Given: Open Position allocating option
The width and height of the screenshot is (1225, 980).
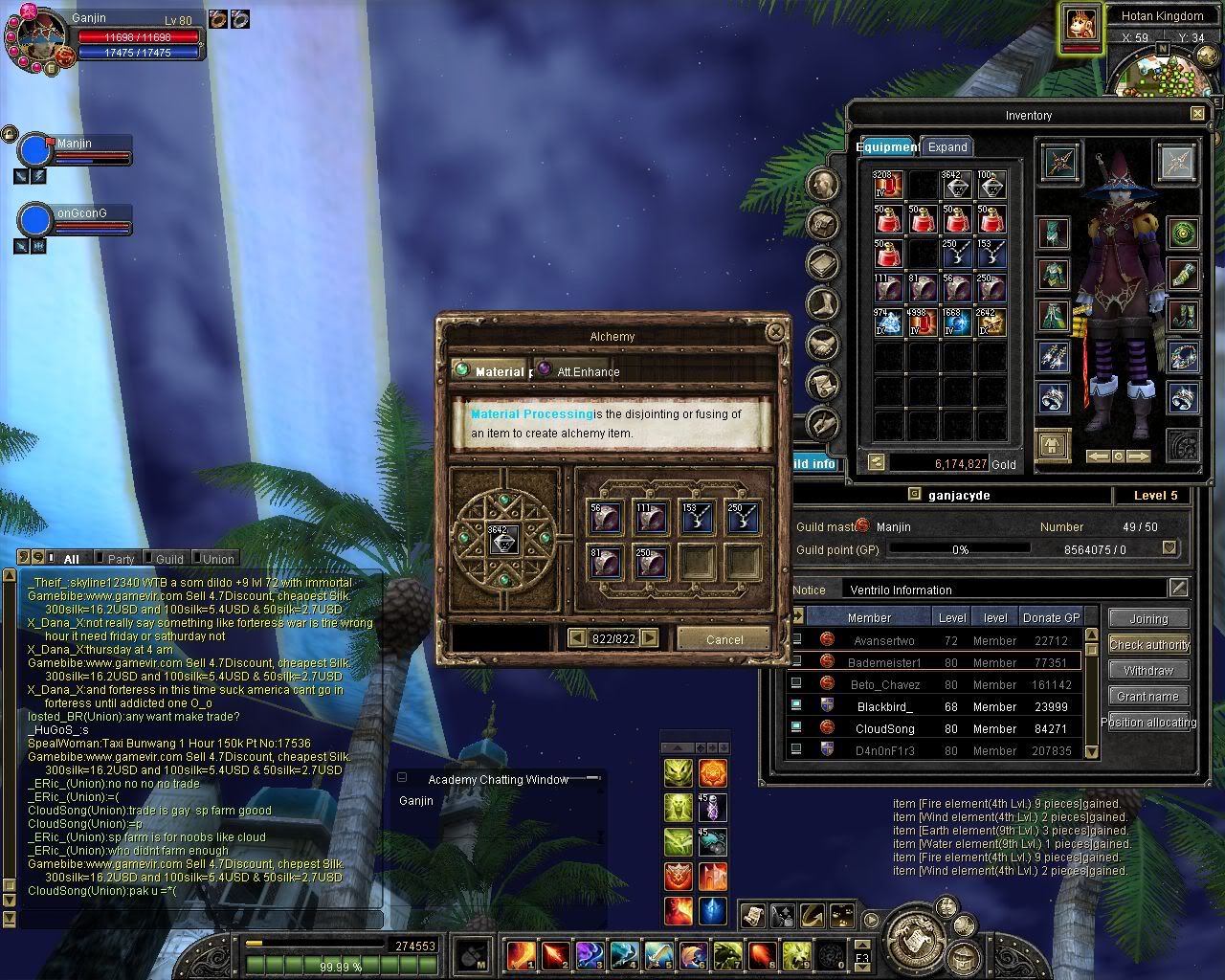Looking at the screenshot, I should 1148,722.
